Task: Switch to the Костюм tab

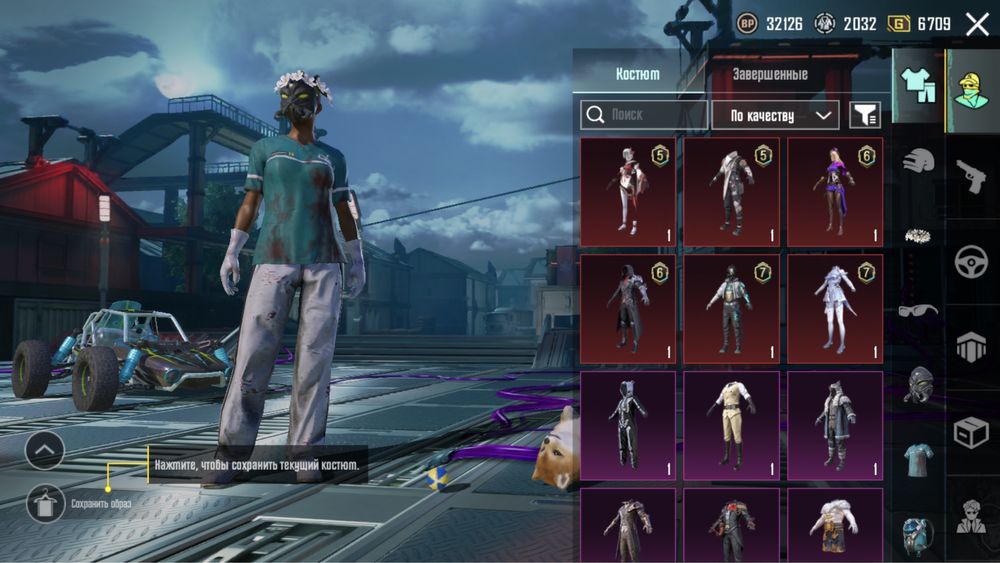Action: pyautogui.click(x=636, y=74)
